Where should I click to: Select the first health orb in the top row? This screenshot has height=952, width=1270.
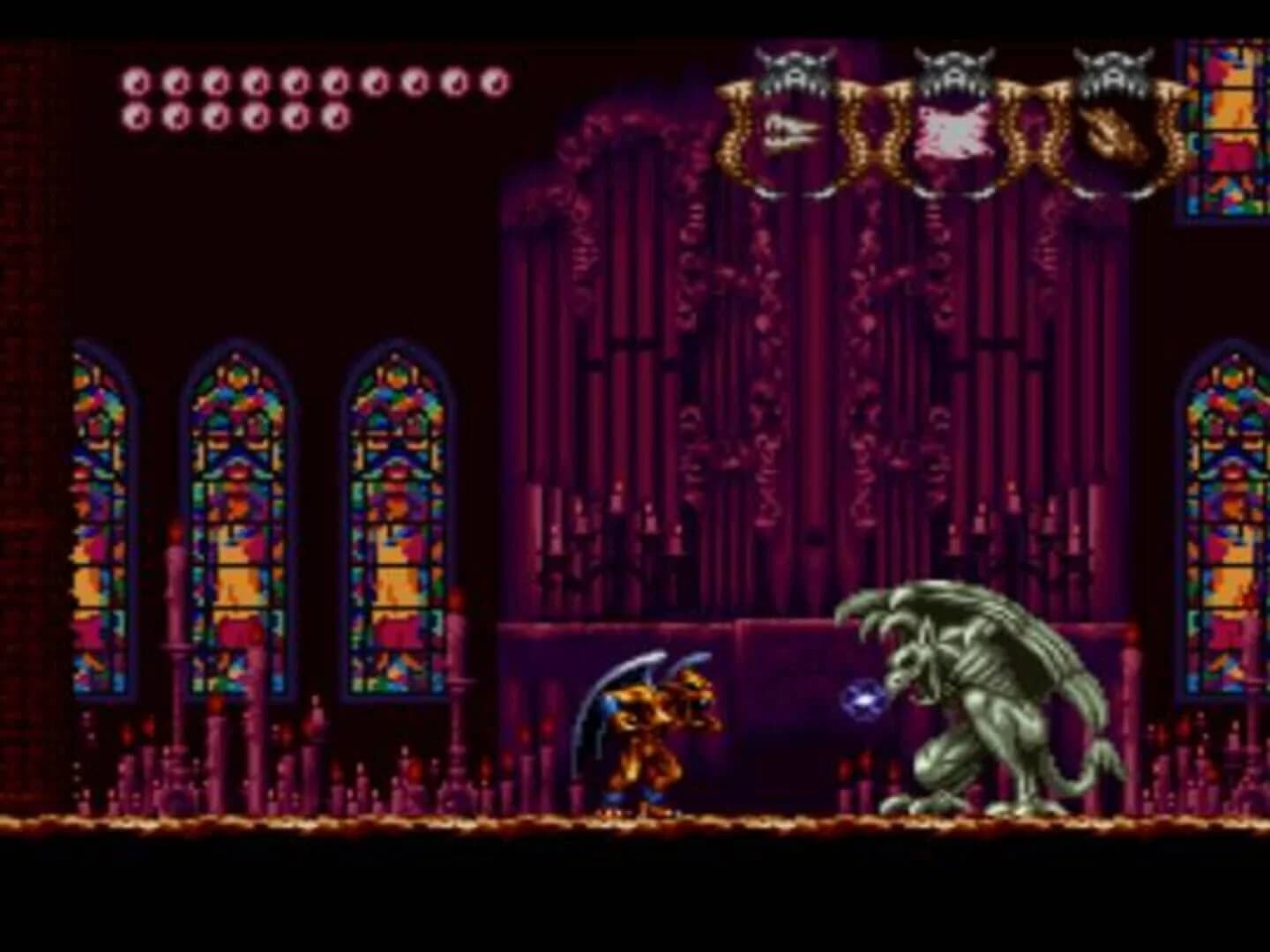point(138,84)
